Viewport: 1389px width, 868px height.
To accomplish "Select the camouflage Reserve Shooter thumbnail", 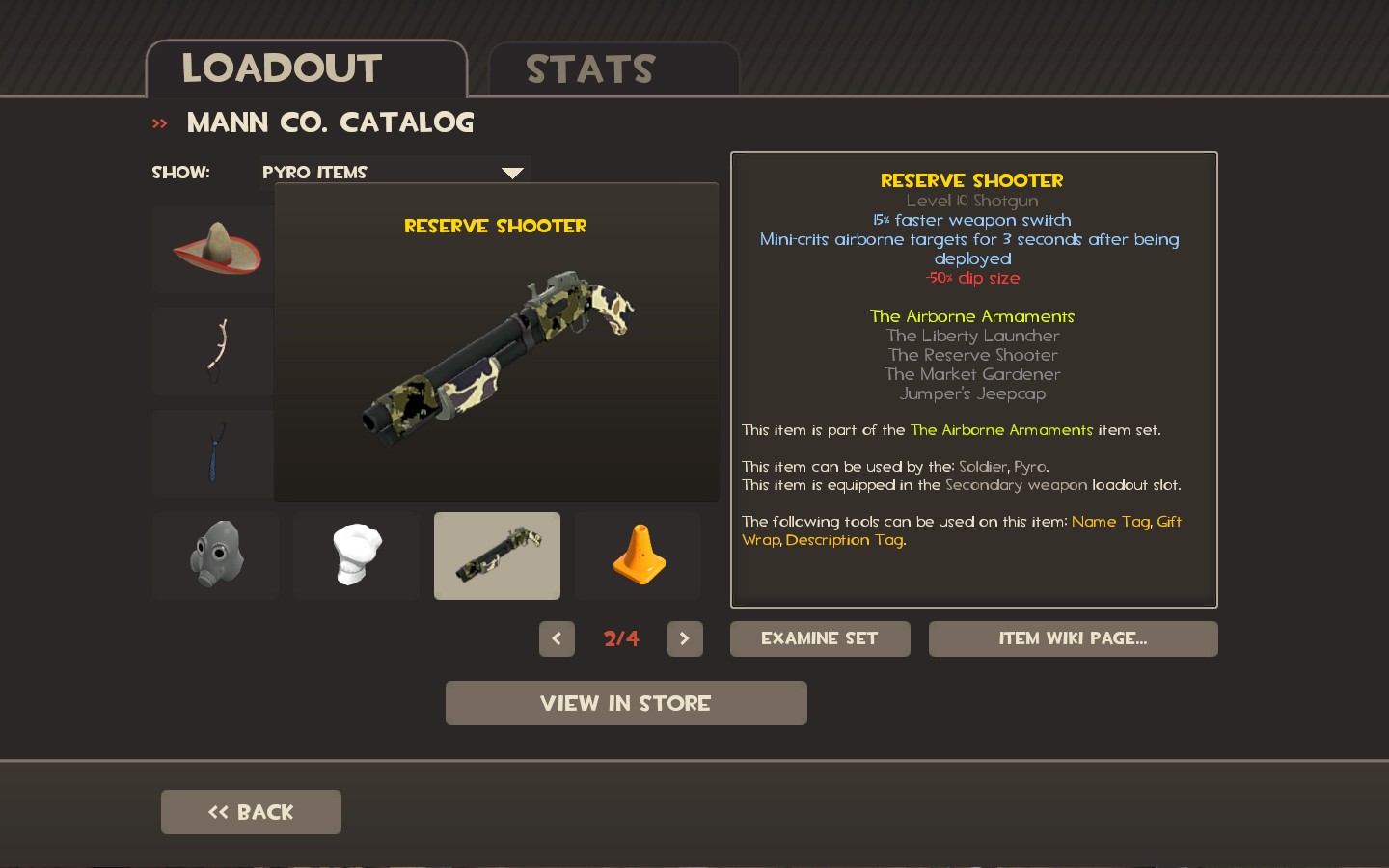I will [497, 556].
